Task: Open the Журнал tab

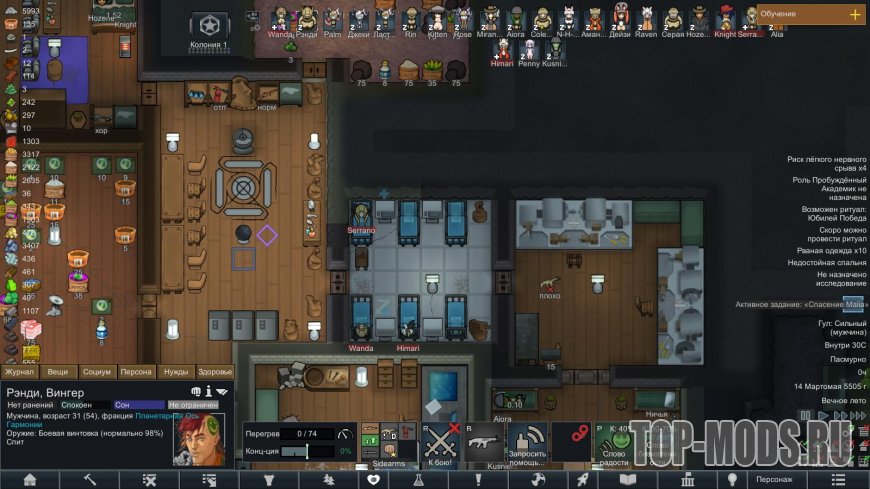Action: coord(20,371)
